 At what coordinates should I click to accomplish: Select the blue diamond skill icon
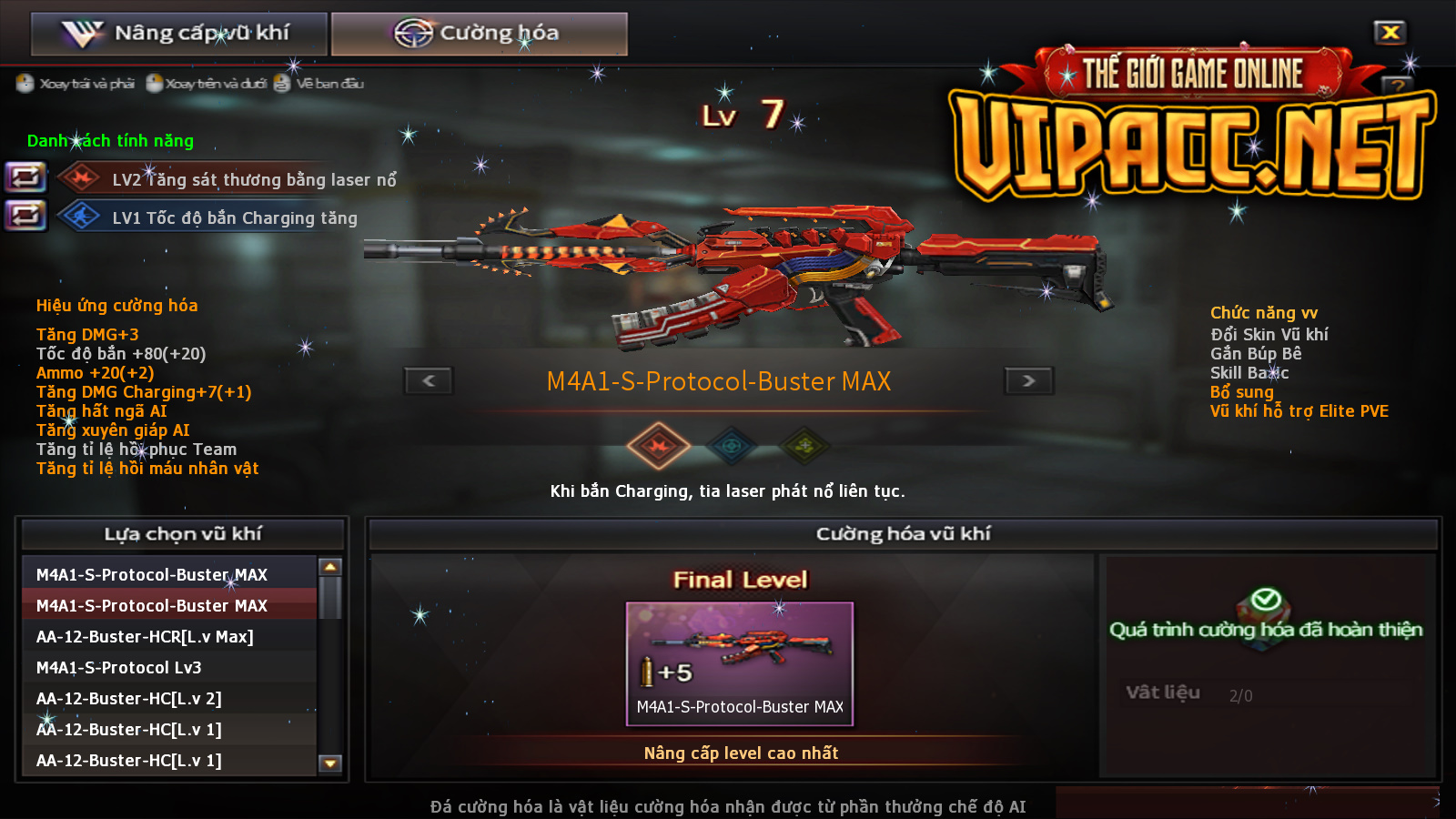coord(732,446)
